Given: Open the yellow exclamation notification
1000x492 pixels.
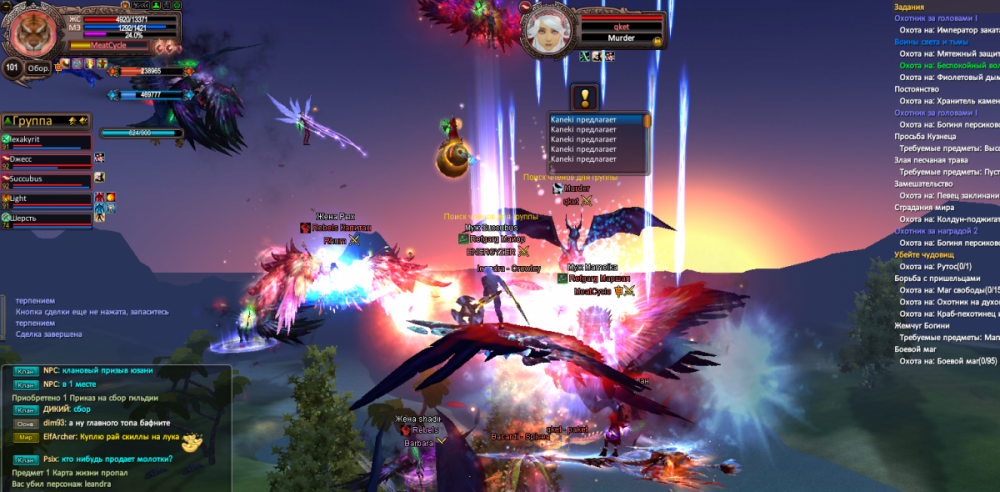Looking at the screenshot, I should tap(585, 98).
